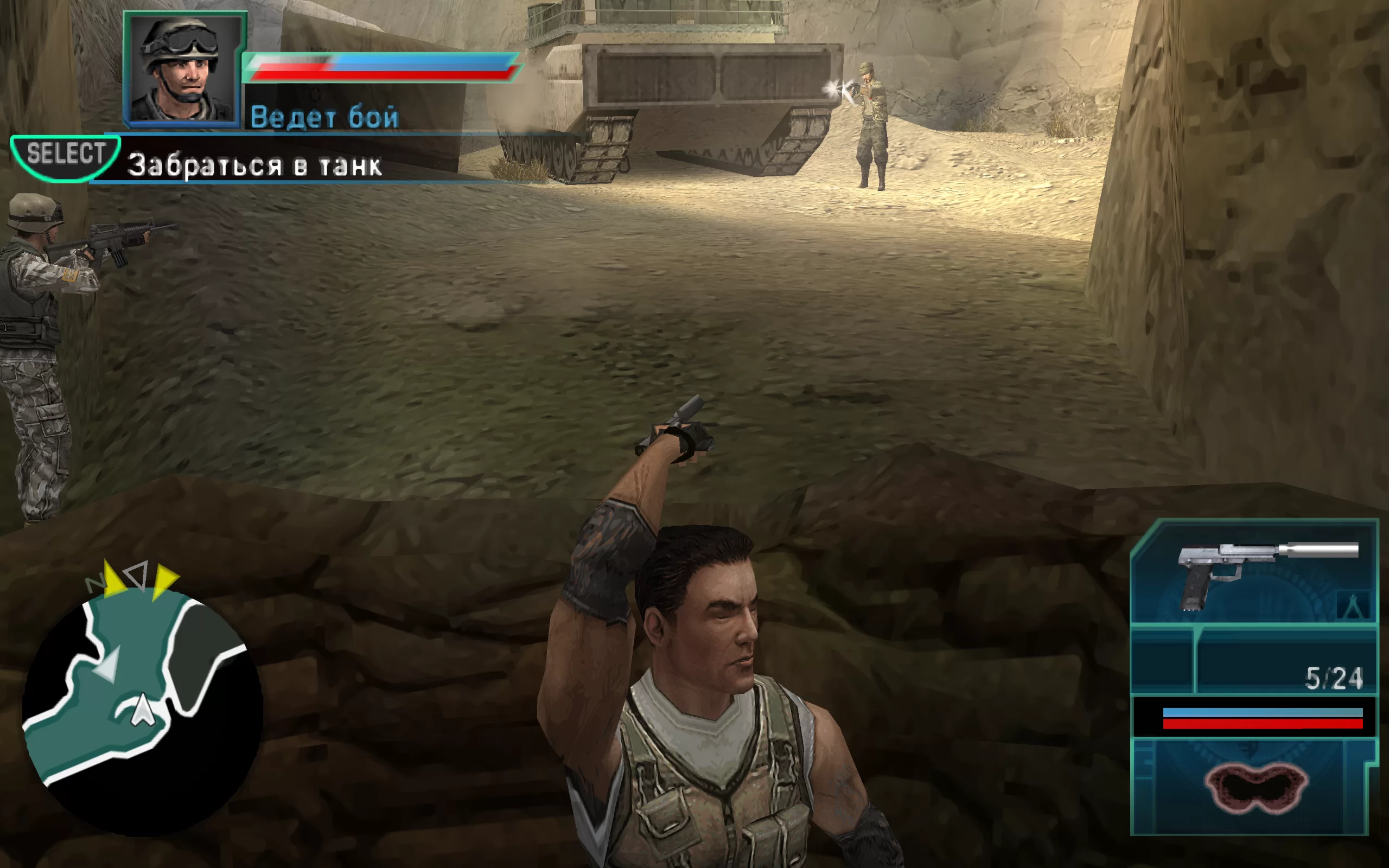
Task: Open the circular minimap
Action: (x=142, y=711)
